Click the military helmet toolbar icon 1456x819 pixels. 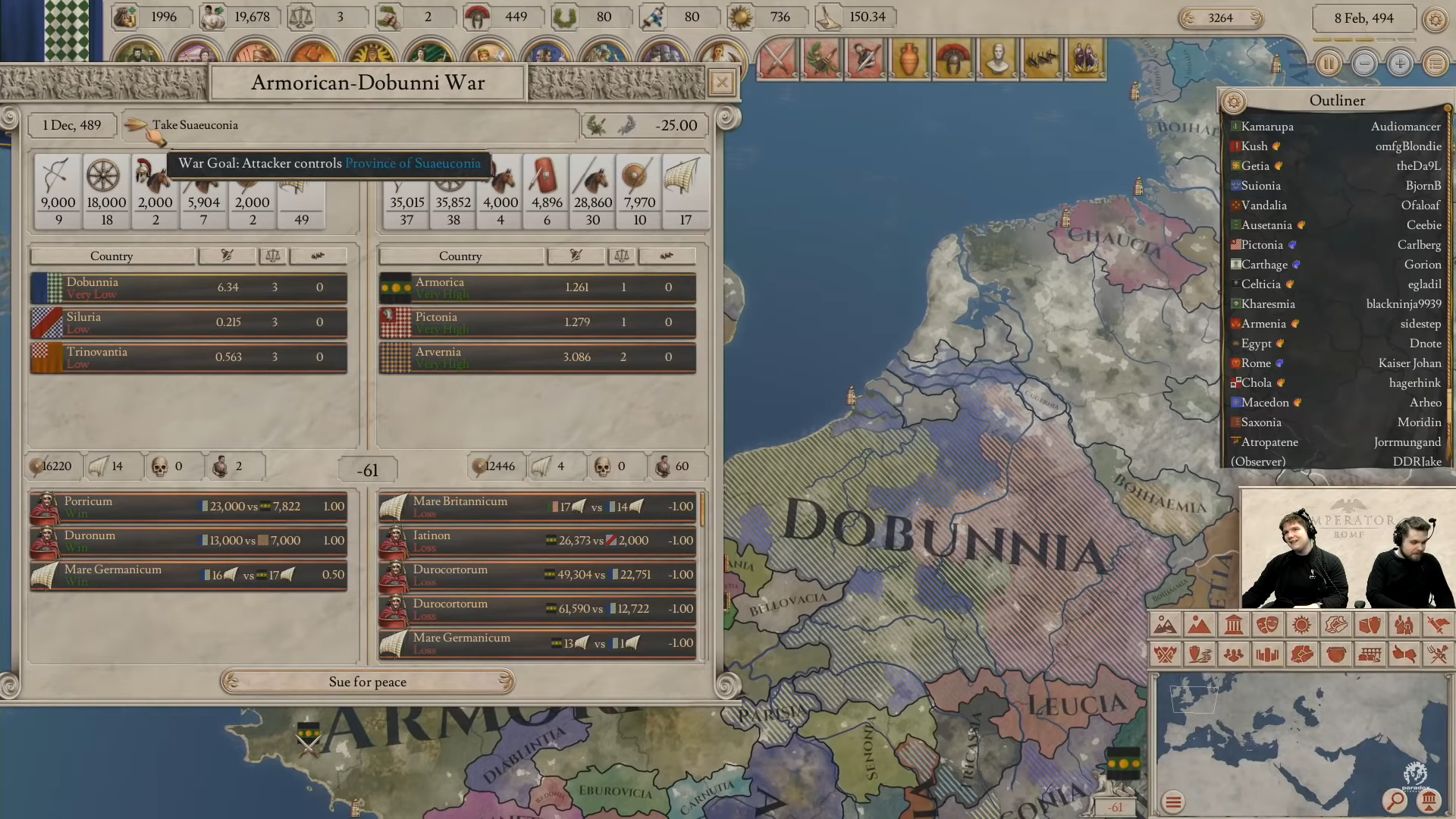click(954, 58)
